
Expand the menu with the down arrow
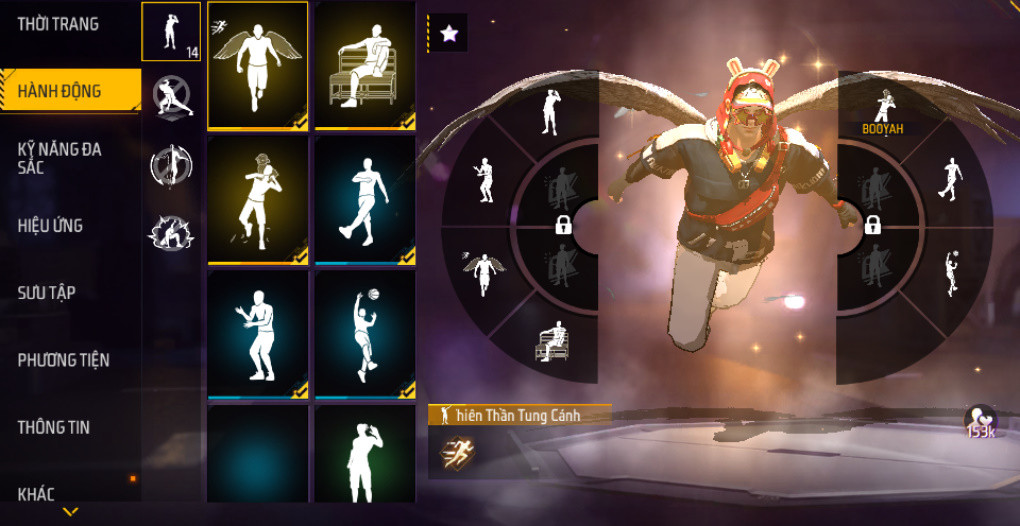click(70, 511)
